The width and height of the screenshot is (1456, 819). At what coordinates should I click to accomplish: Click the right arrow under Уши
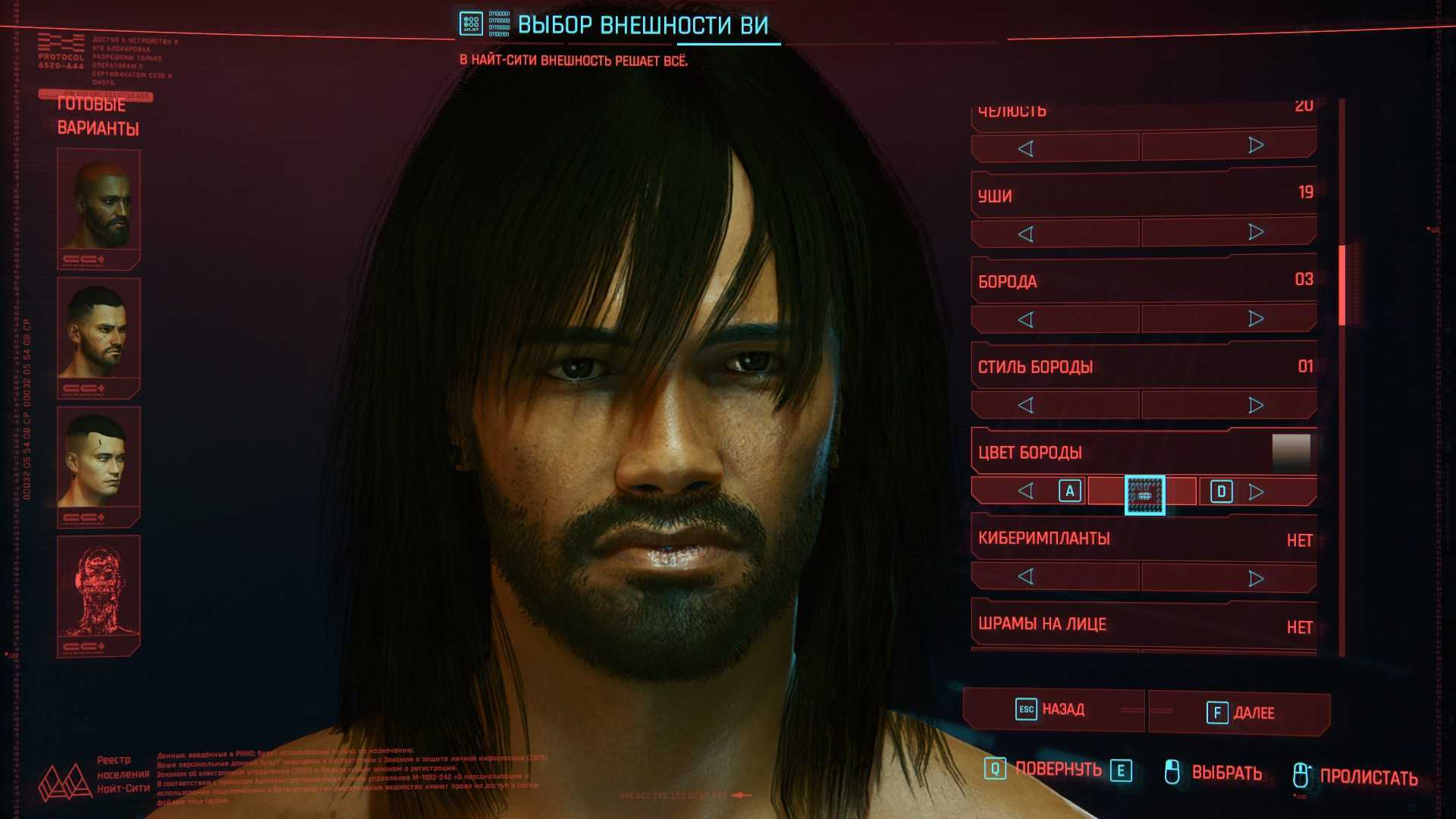1256,232
